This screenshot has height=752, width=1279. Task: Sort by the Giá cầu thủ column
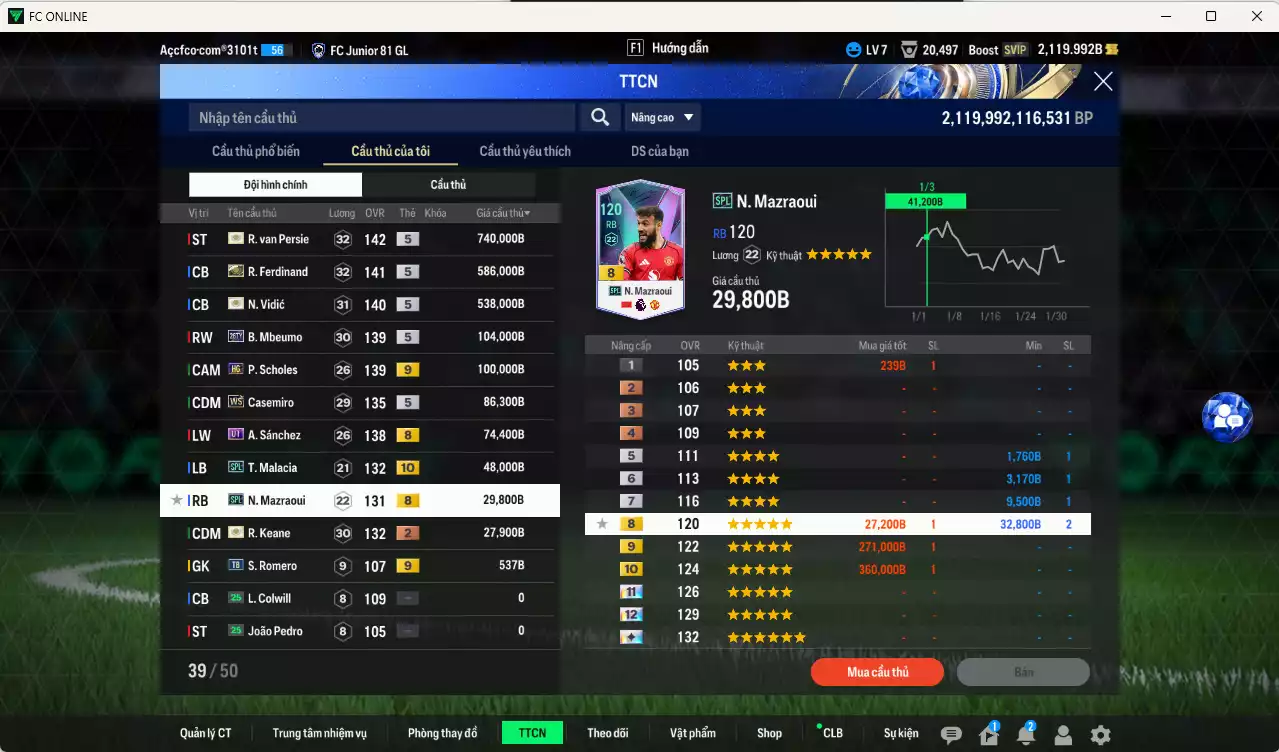coord(503,213)
